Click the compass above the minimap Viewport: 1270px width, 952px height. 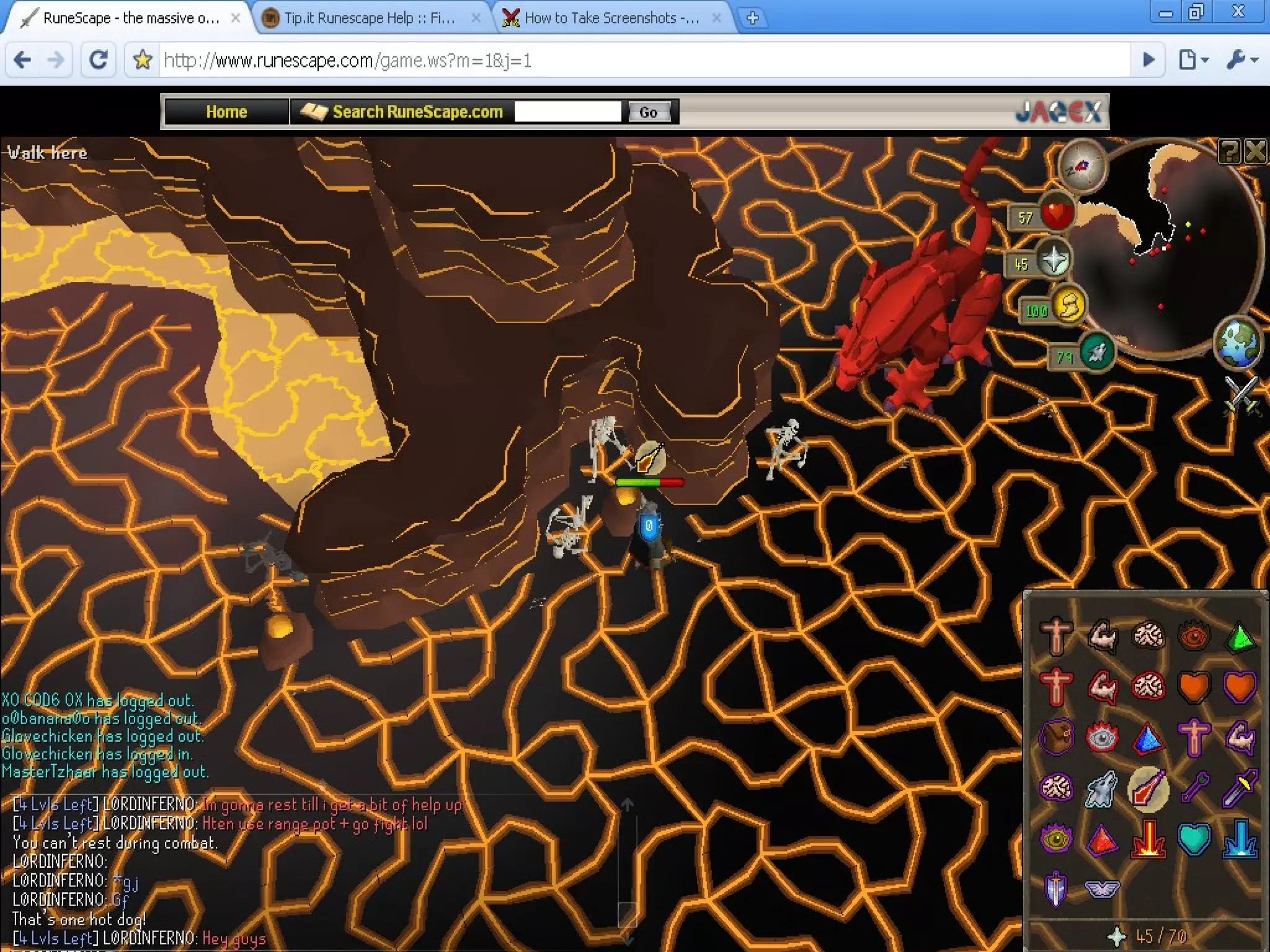pyautogui.click(x=1082, y=165)
